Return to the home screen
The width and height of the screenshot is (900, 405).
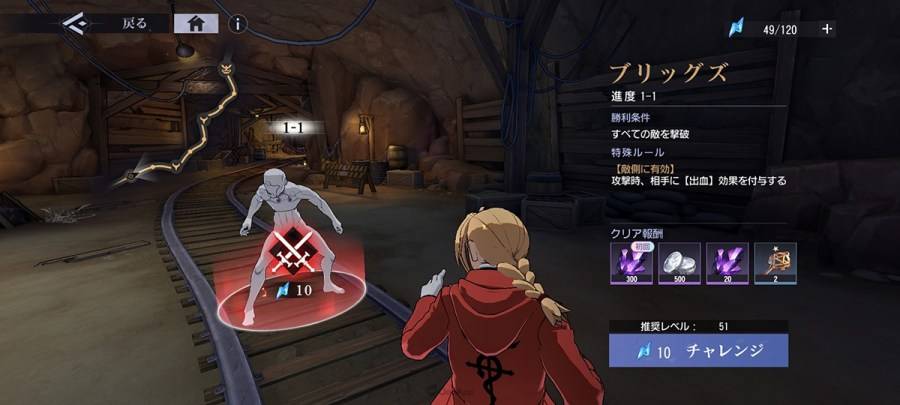point(196,24)
